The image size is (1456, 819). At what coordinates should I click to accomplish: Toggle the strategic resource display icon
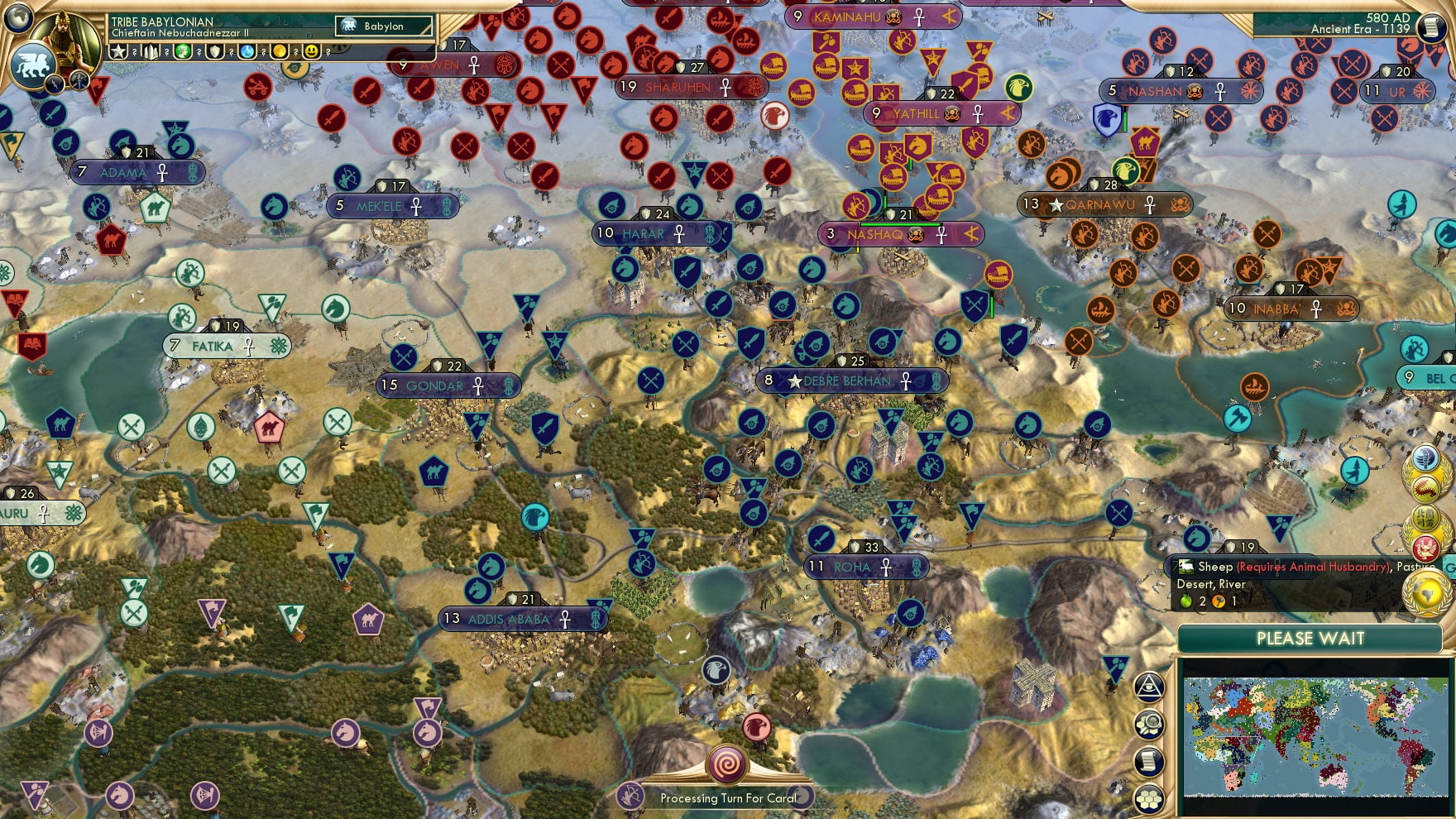pyautogui.click(x=1149, y=724)
